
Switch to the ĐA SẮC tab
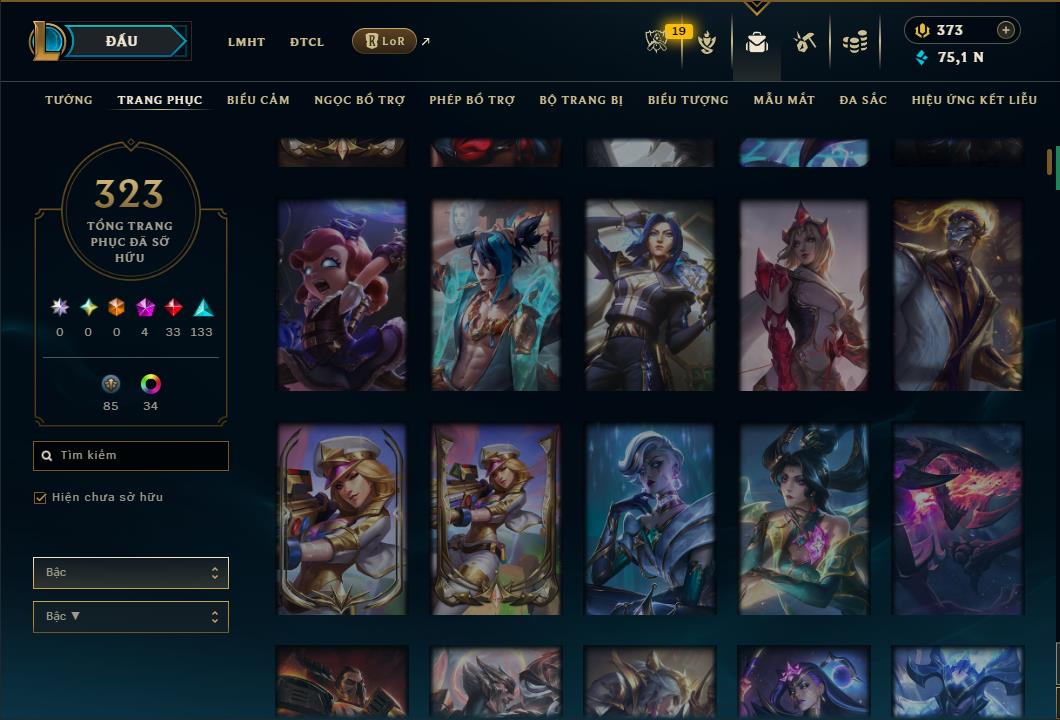pyautogui.click(x=863, y=100)
